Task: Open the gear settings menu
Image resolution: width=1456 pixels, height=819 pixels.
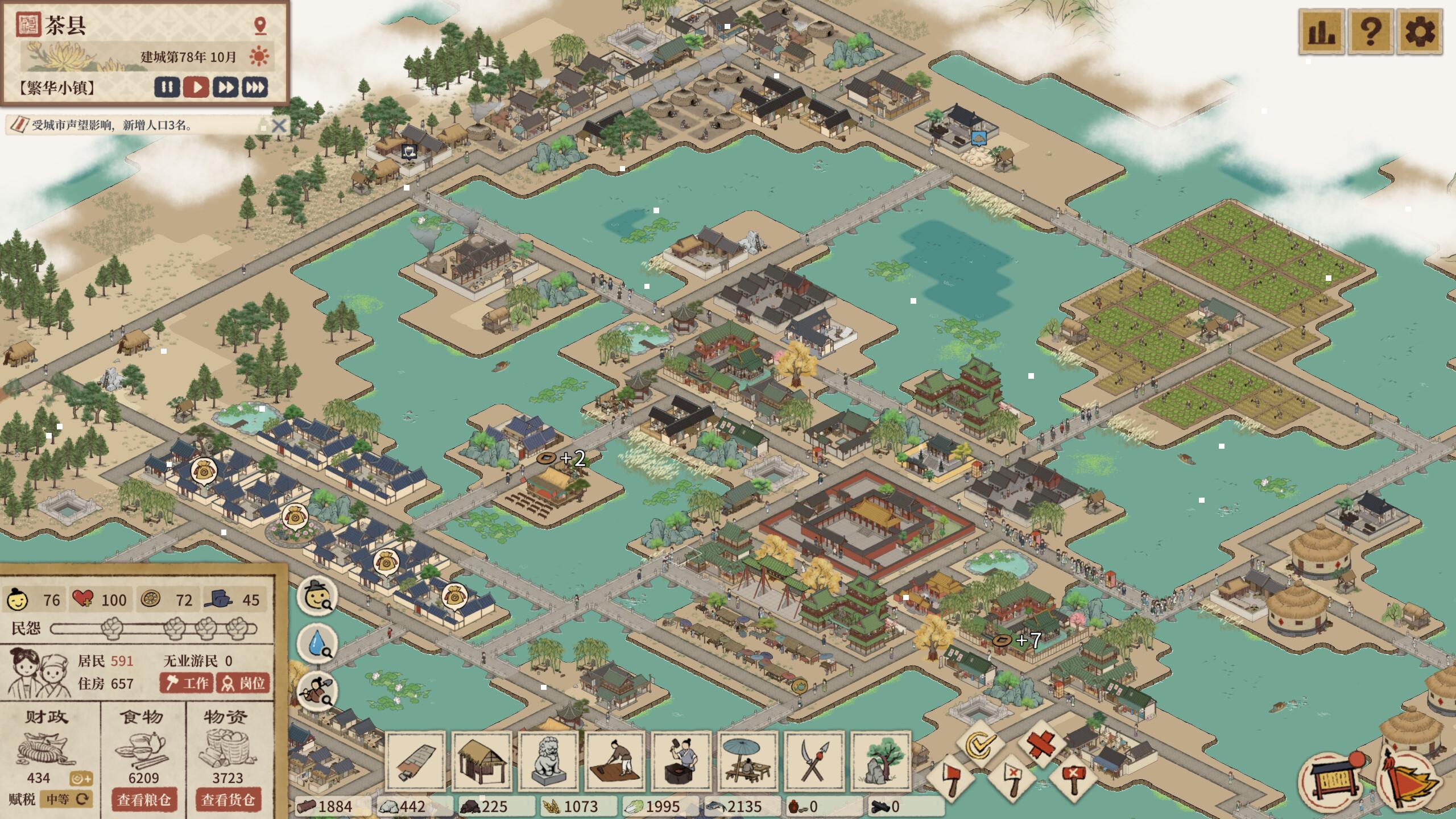Action: click(1420, 31)
